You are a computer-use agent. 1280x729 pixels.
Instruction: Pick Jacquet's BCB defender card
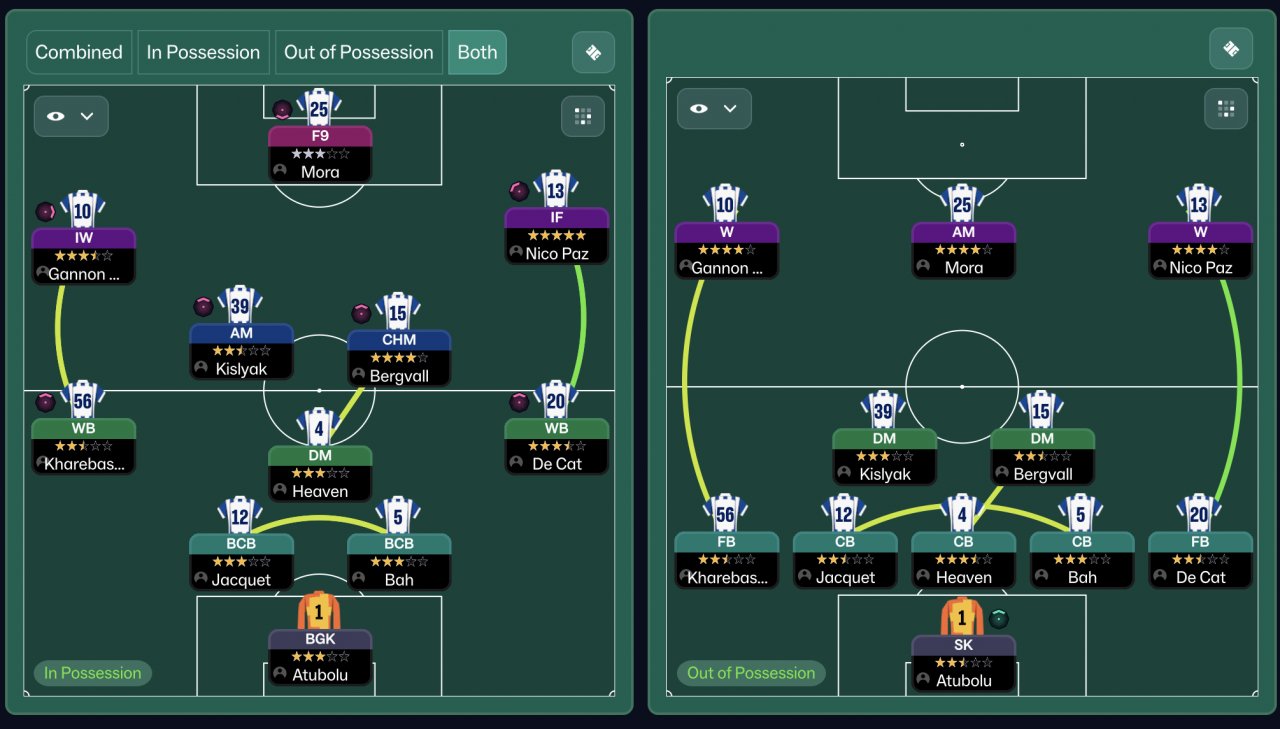tap(241, 562)
